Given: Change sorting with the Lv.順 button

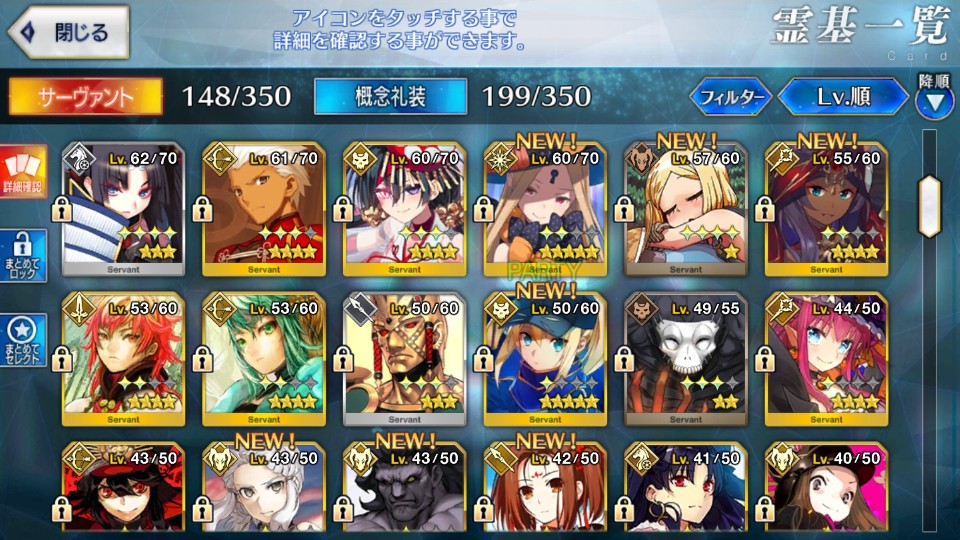Looking at the screenshot, I should click(843, 97).
